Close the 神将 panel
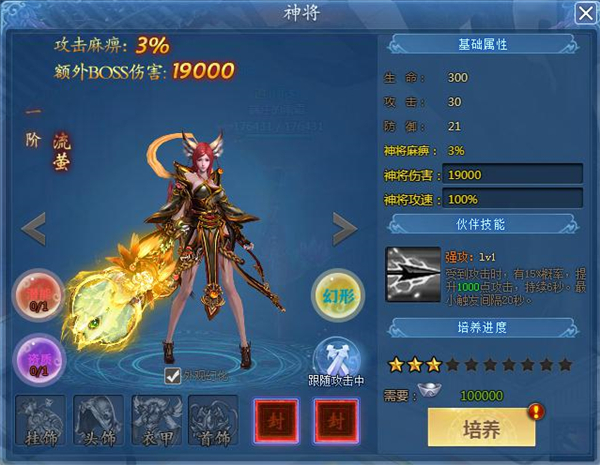The image size is (600, 465). point(585,13)
